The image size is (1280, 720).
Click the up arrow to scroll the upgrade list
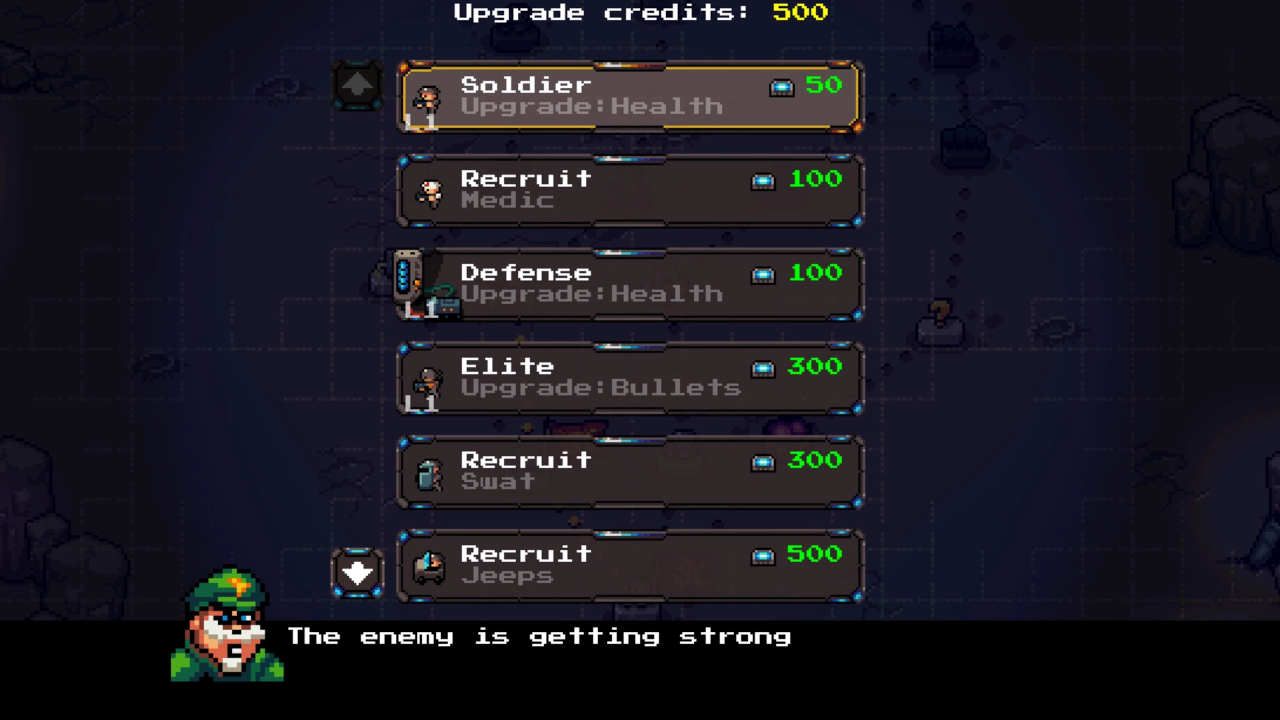(358, 84)
